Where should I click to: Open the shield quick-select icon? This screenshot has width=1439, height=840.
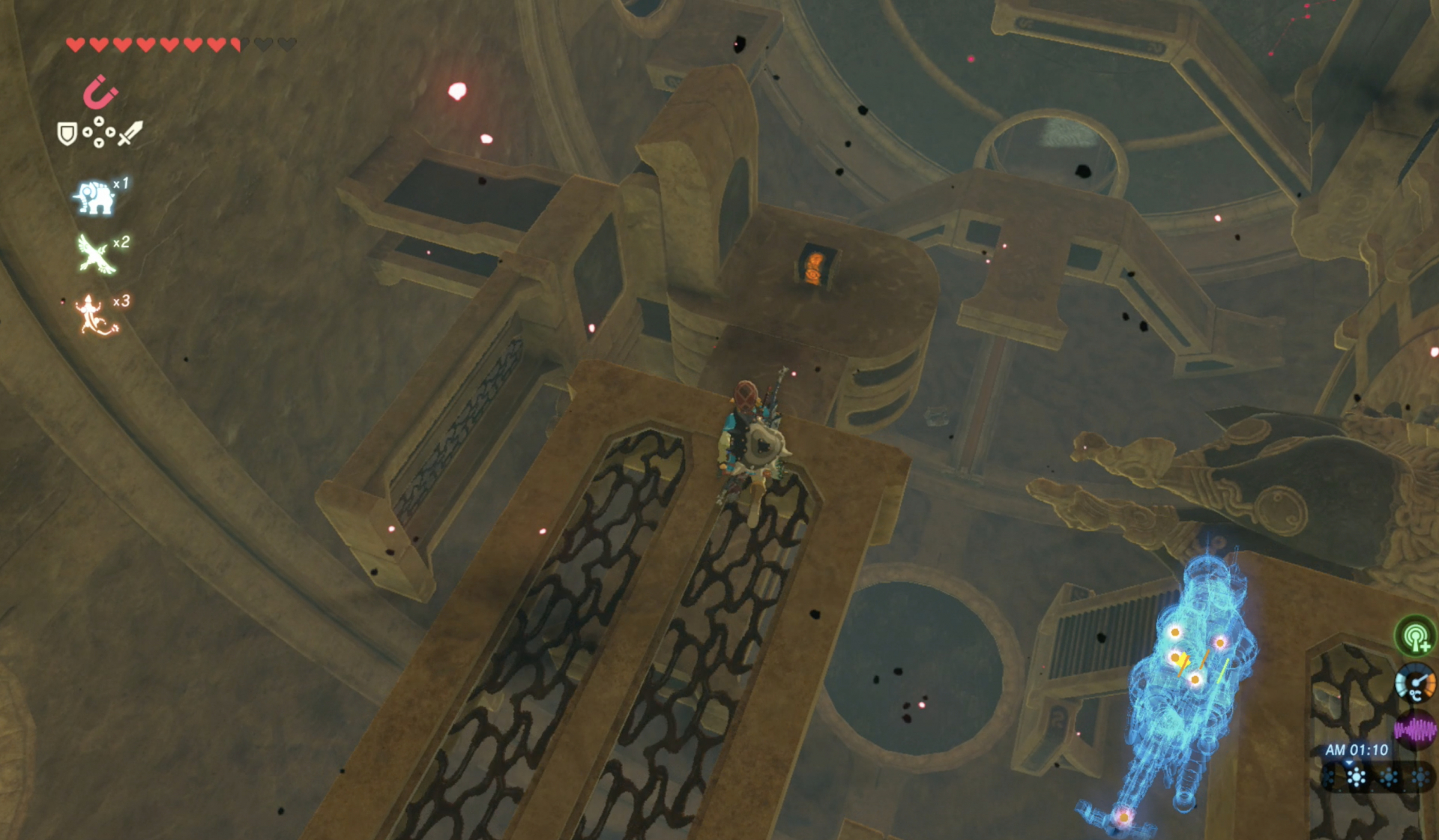tap(67, 134)
